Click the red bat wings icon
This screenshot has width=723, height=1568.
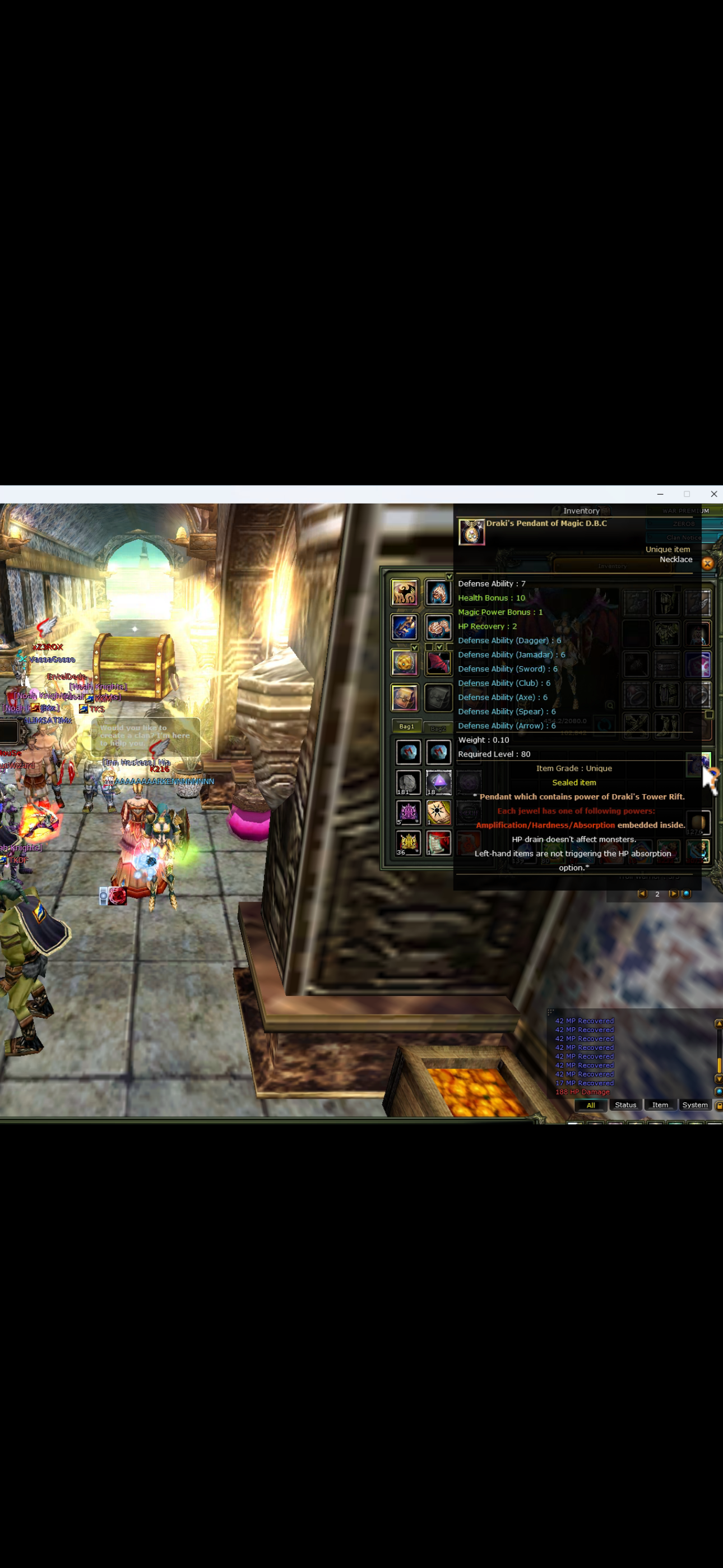pos(439,663)
